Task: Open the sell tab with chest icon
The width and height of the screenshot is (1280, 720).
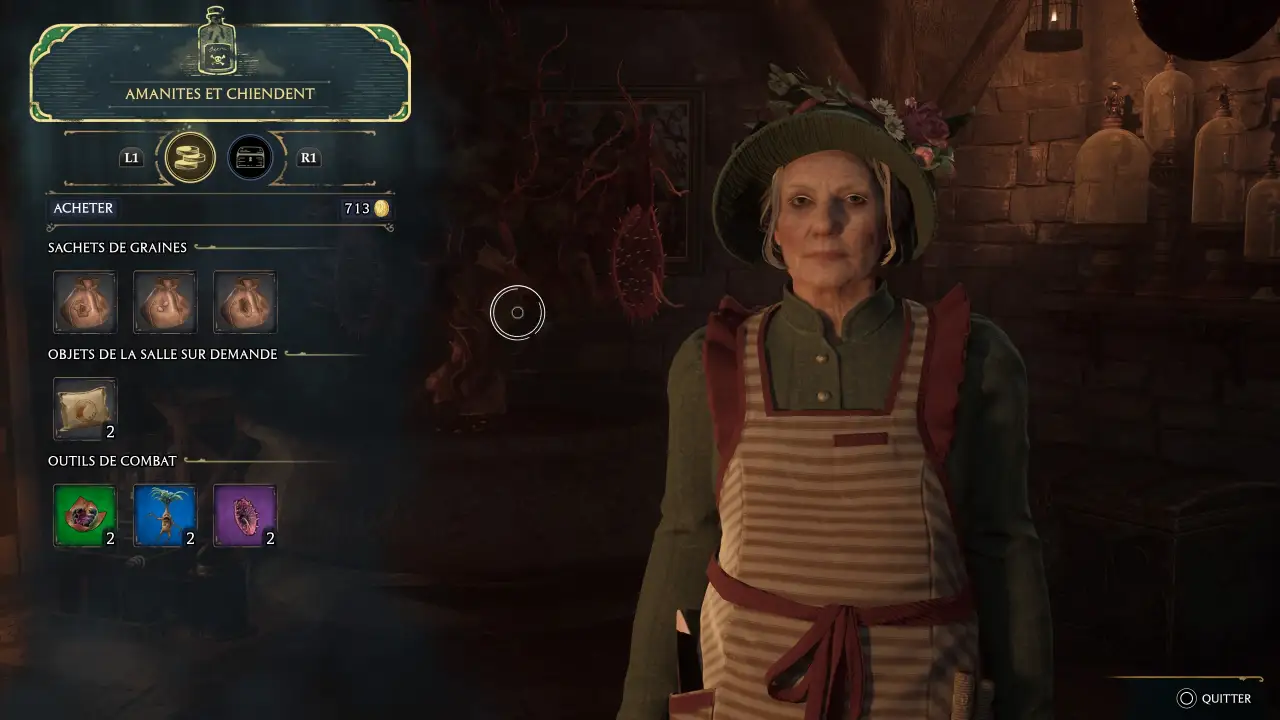Action: coord(250,157)
